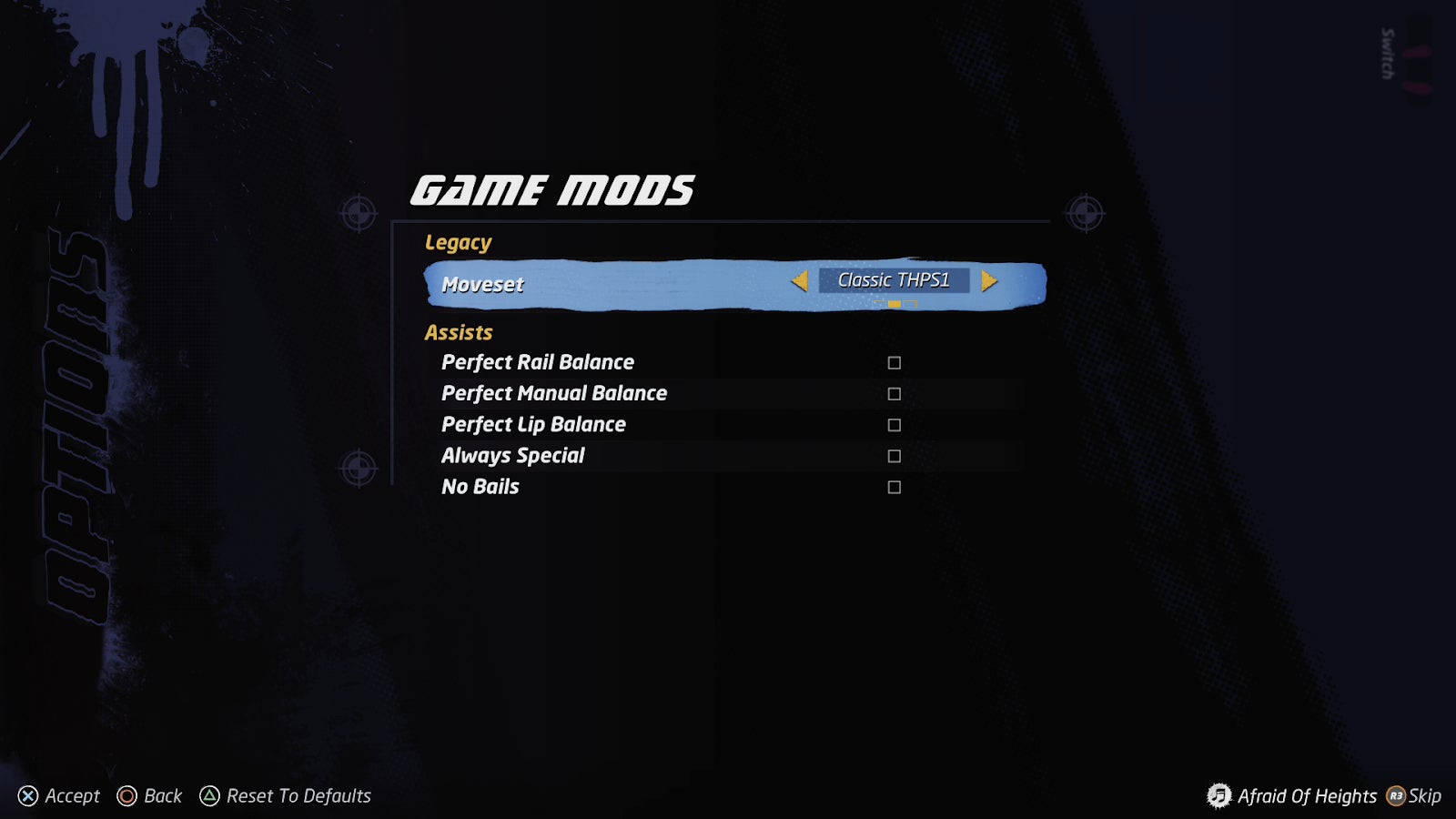
Task: Select the Classic THPS1 moveset value
Action: coord(895,281)
